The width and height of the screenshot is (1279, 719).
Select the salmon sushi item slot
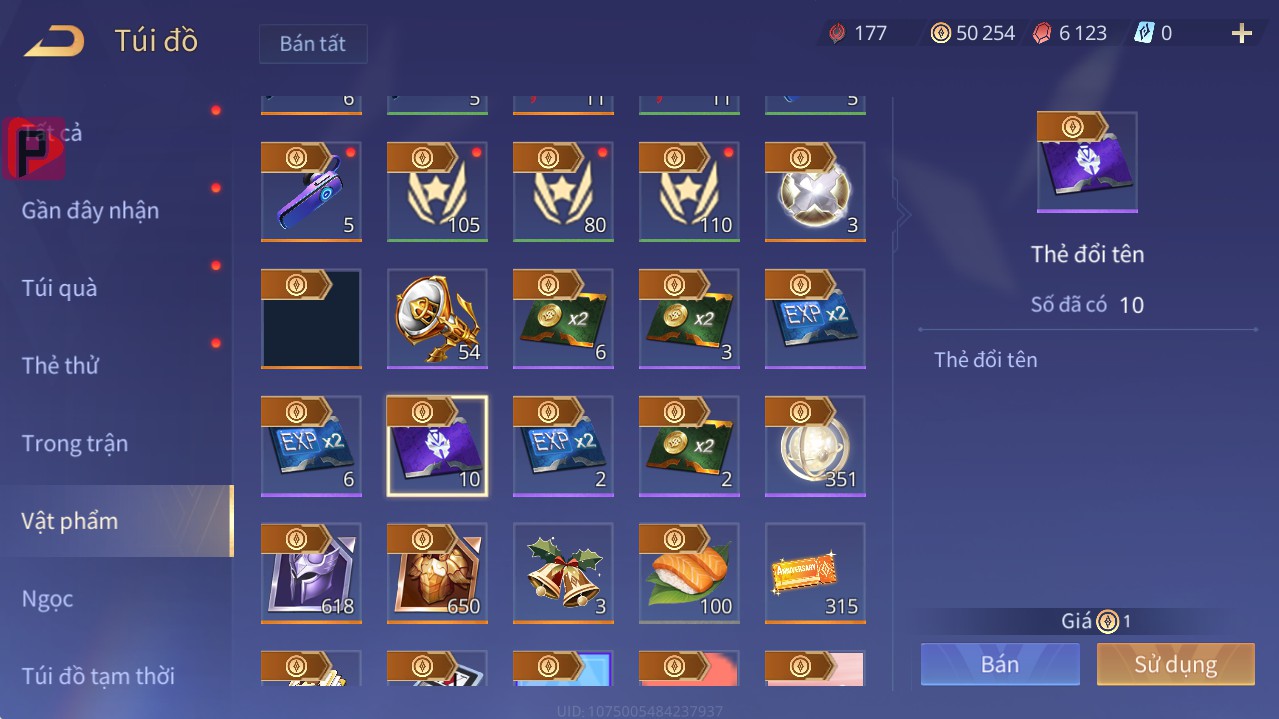click(x=689, y=573)
